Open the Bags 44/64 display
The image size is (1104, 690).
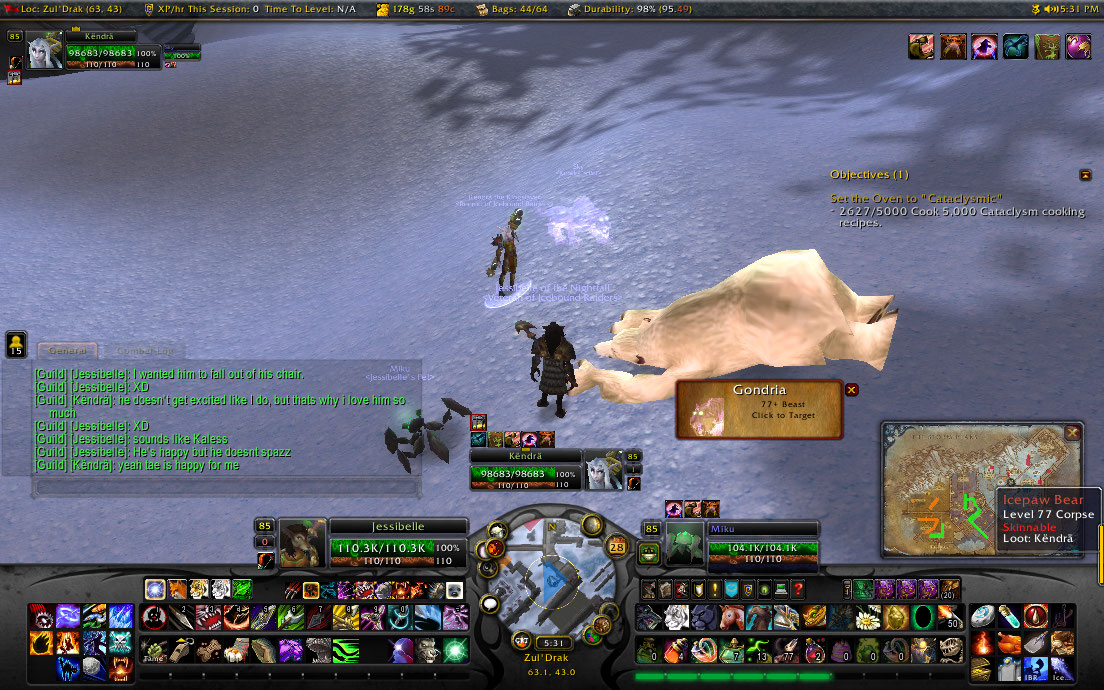(519, 9)
